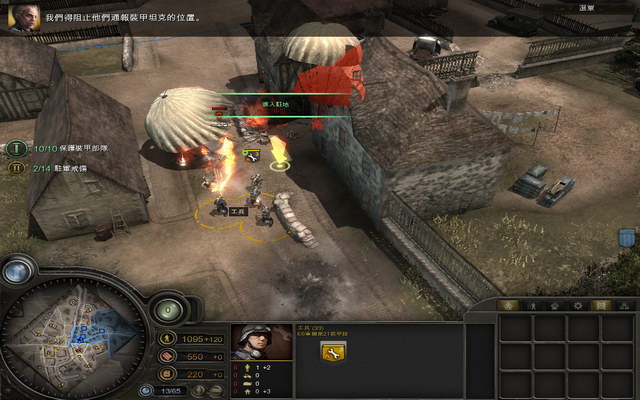Screen dimensions: 640x400
Task: Click the round icon beside the population count
Action: (147, 390)
